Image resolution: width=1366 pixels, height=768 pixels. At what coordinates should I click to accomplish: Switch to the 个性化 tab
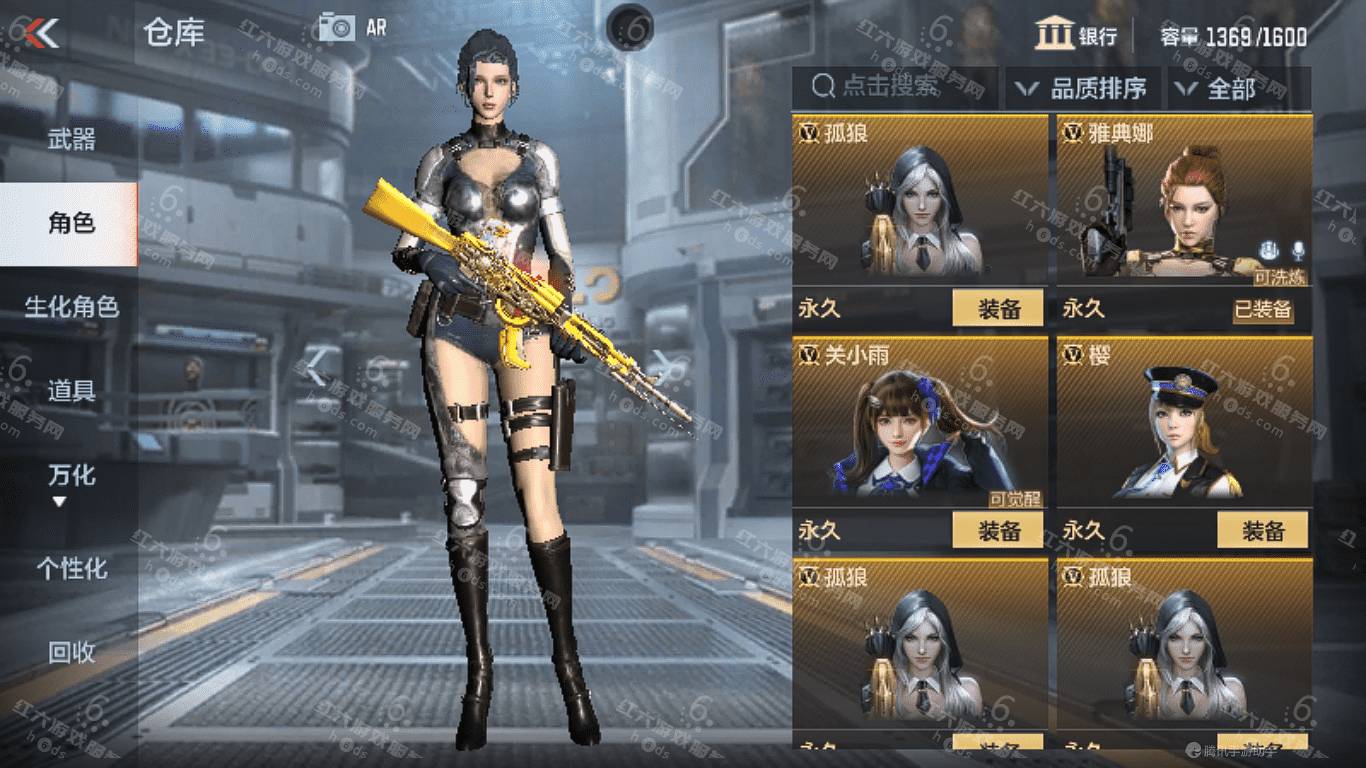click(72, 569)
